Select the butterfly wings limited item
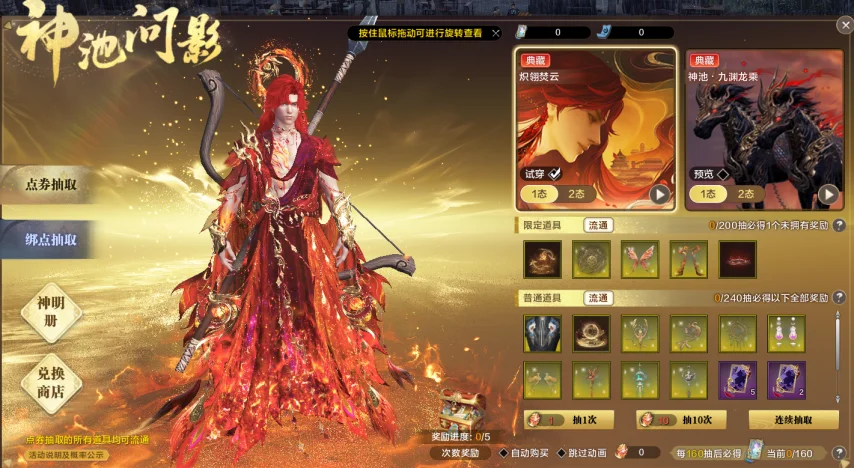 click(x=640, y=259)
